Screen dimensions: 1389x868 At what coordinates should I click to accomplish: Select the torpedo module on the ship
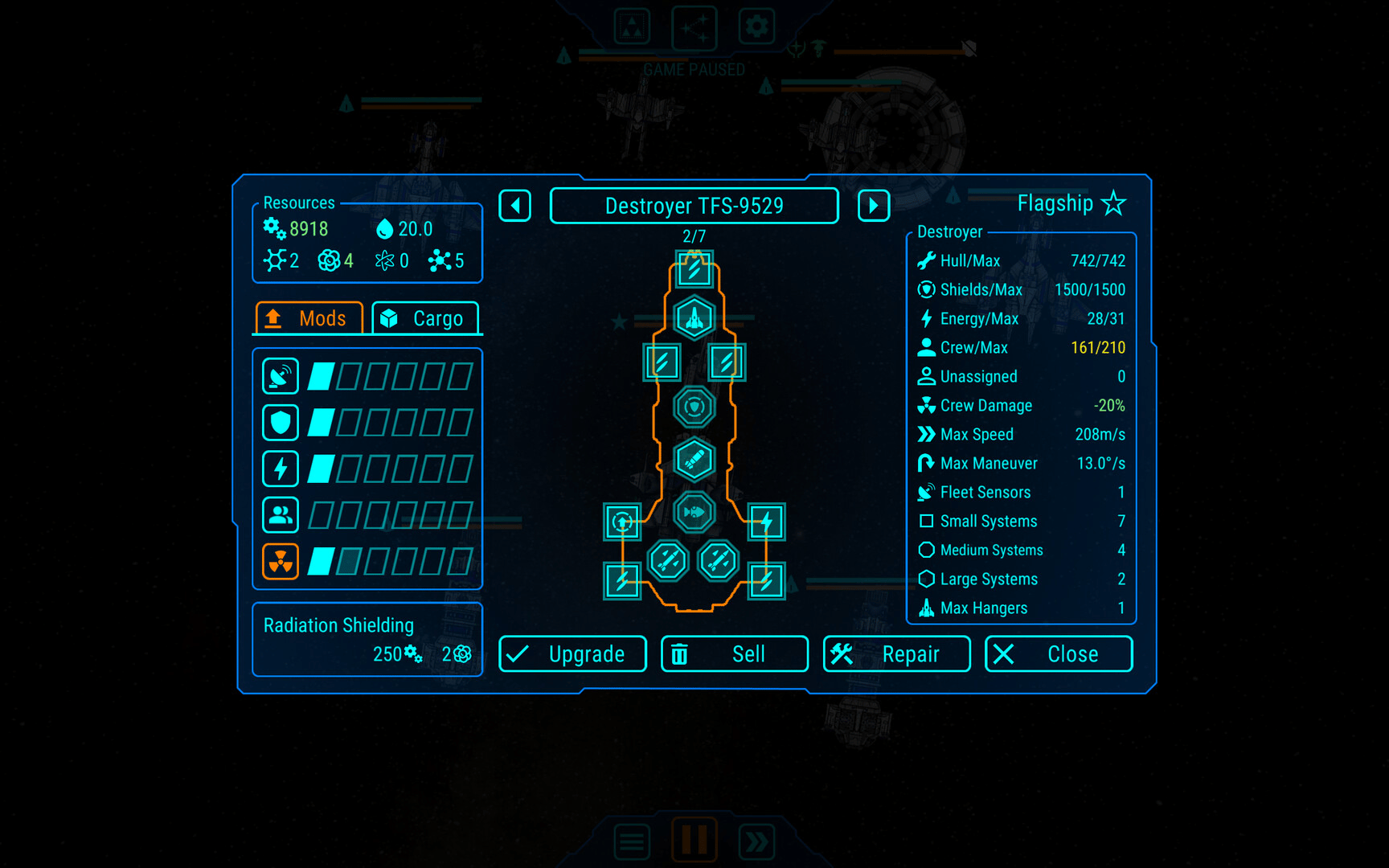coord(694,512)
